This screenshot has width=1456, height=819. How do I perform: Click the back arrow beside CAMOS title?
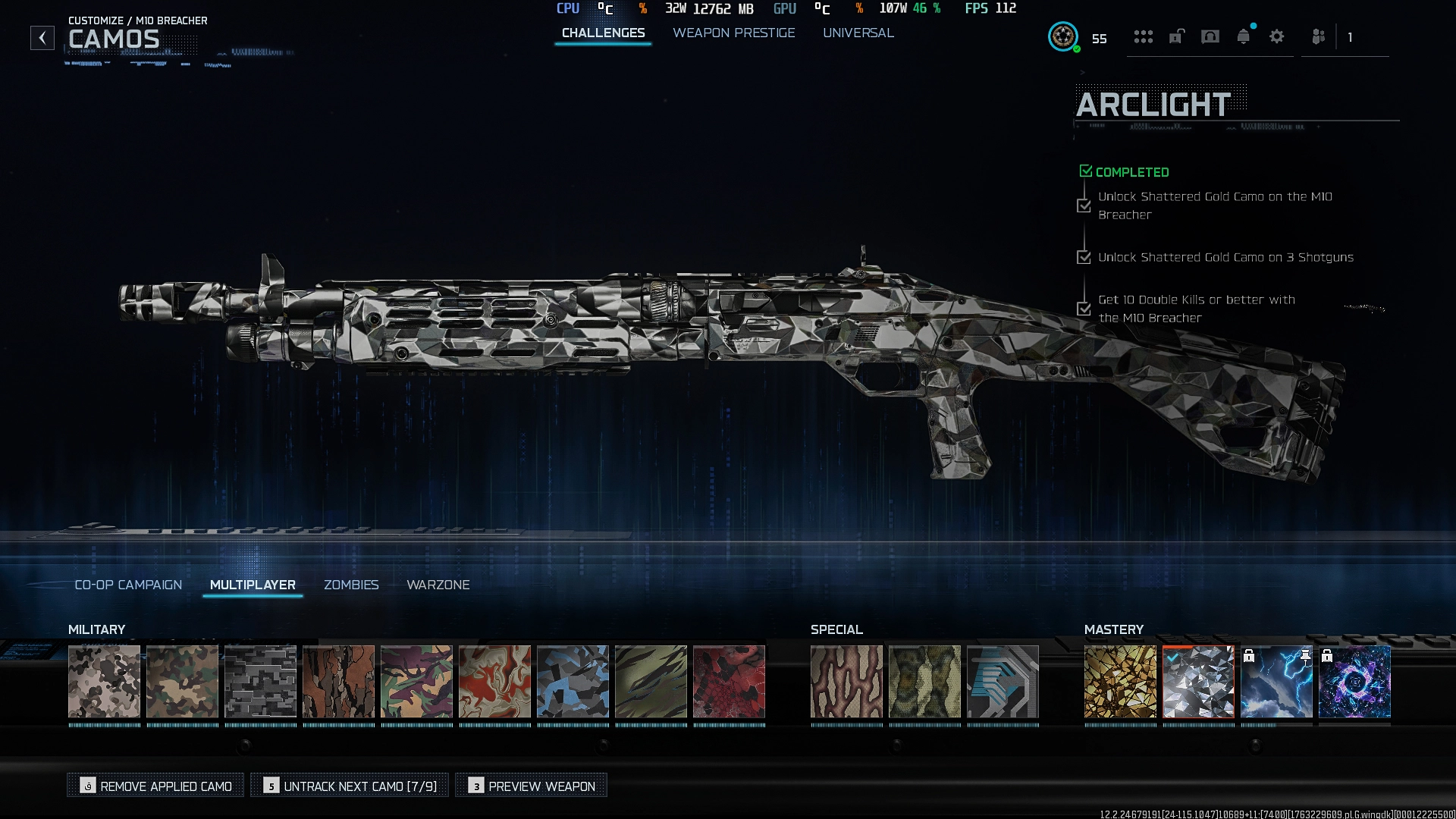click(x=42, y=36)
